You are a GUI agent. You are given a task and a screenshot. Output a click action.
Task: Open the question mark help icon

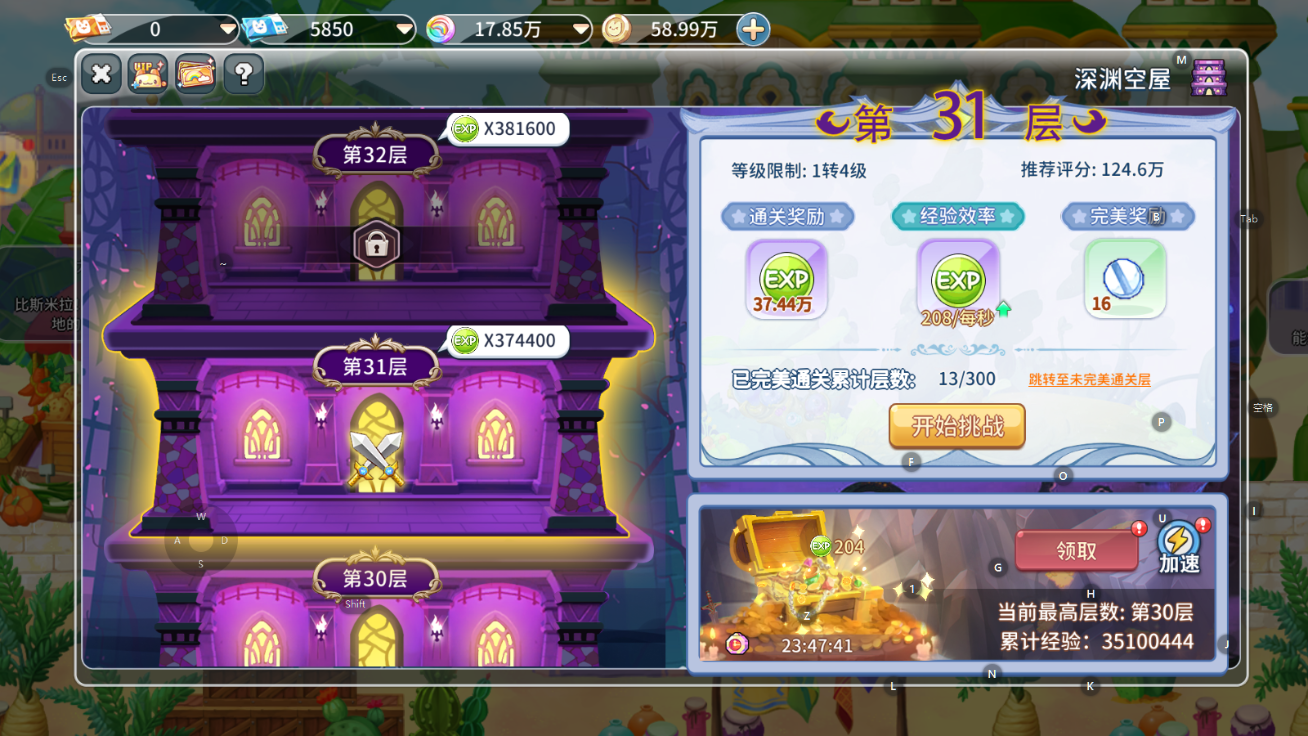tap(243, 74)
